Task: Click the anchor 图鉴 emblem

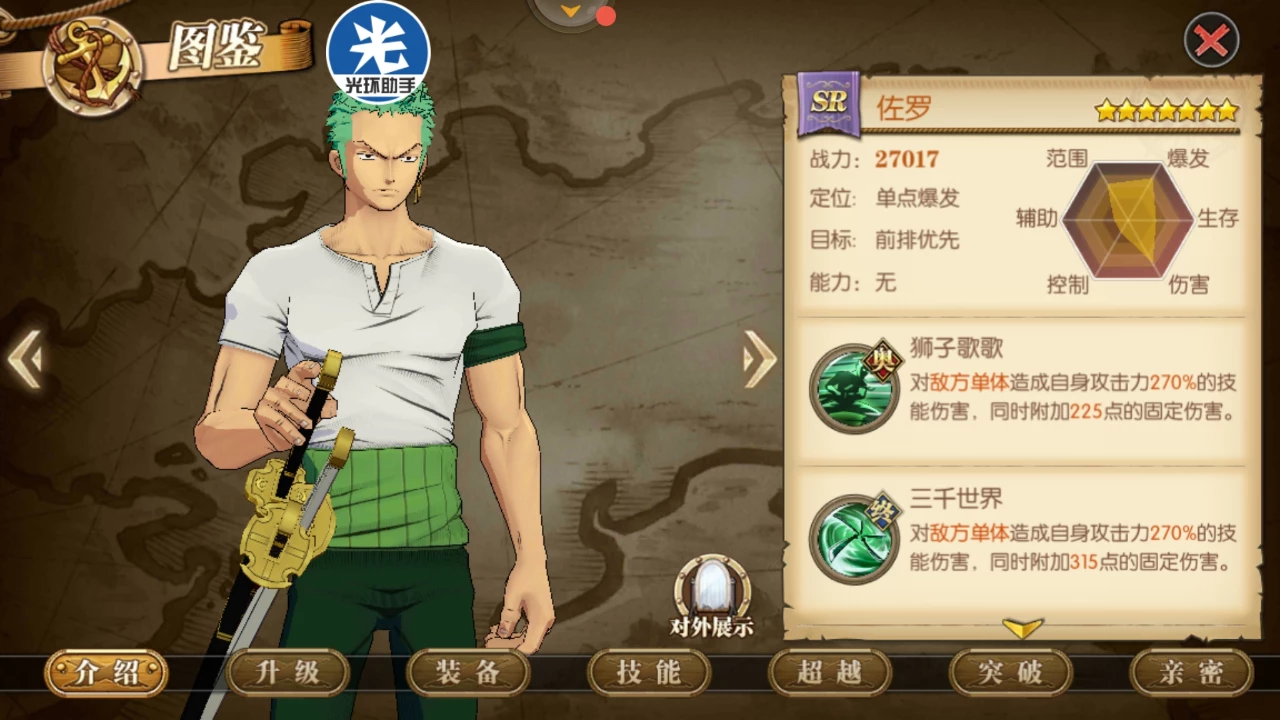Action: click(93, 63)
